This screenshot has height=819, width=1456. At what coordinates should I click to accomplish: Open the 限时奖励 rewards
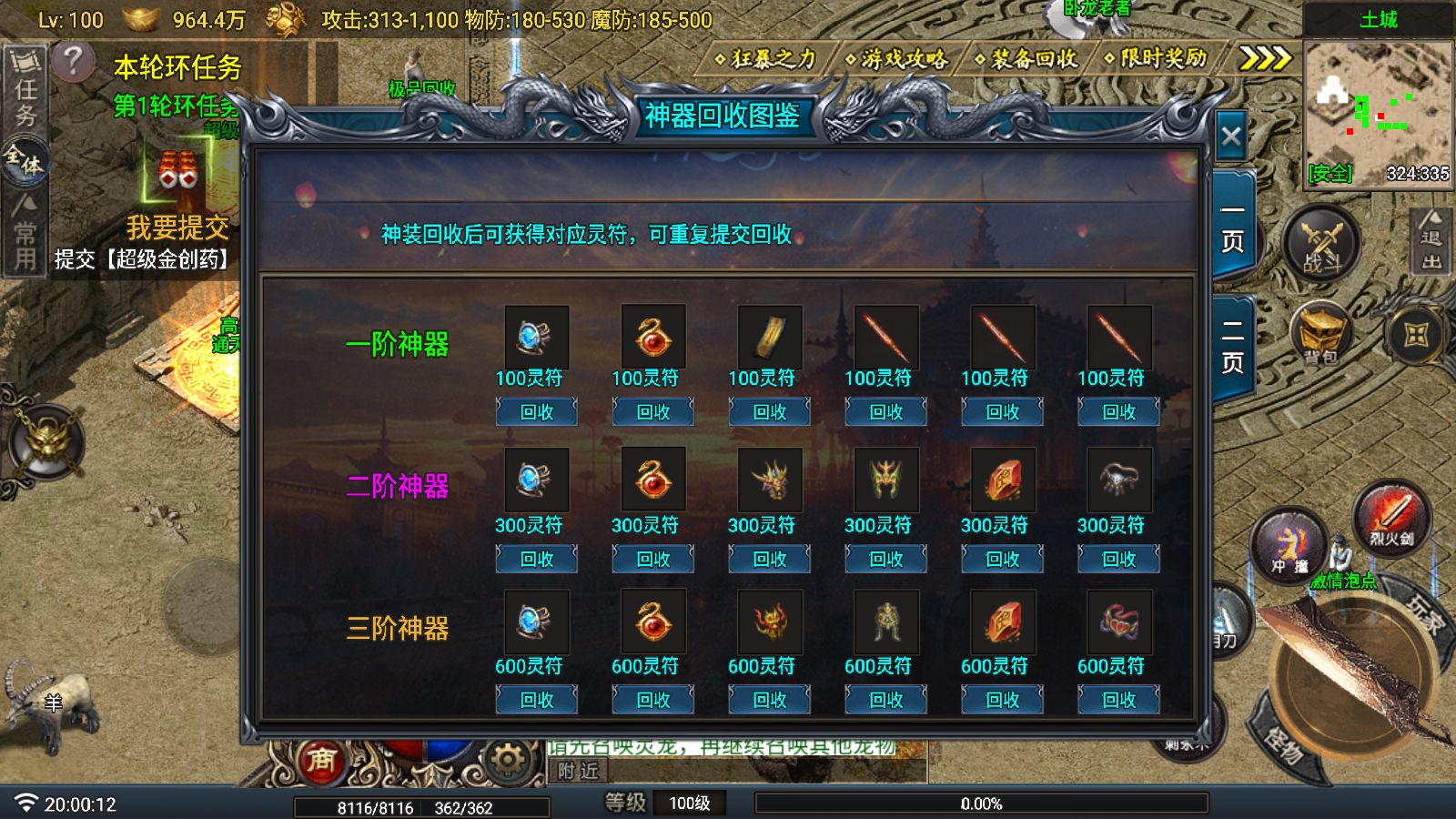(x=1156, y=59)
